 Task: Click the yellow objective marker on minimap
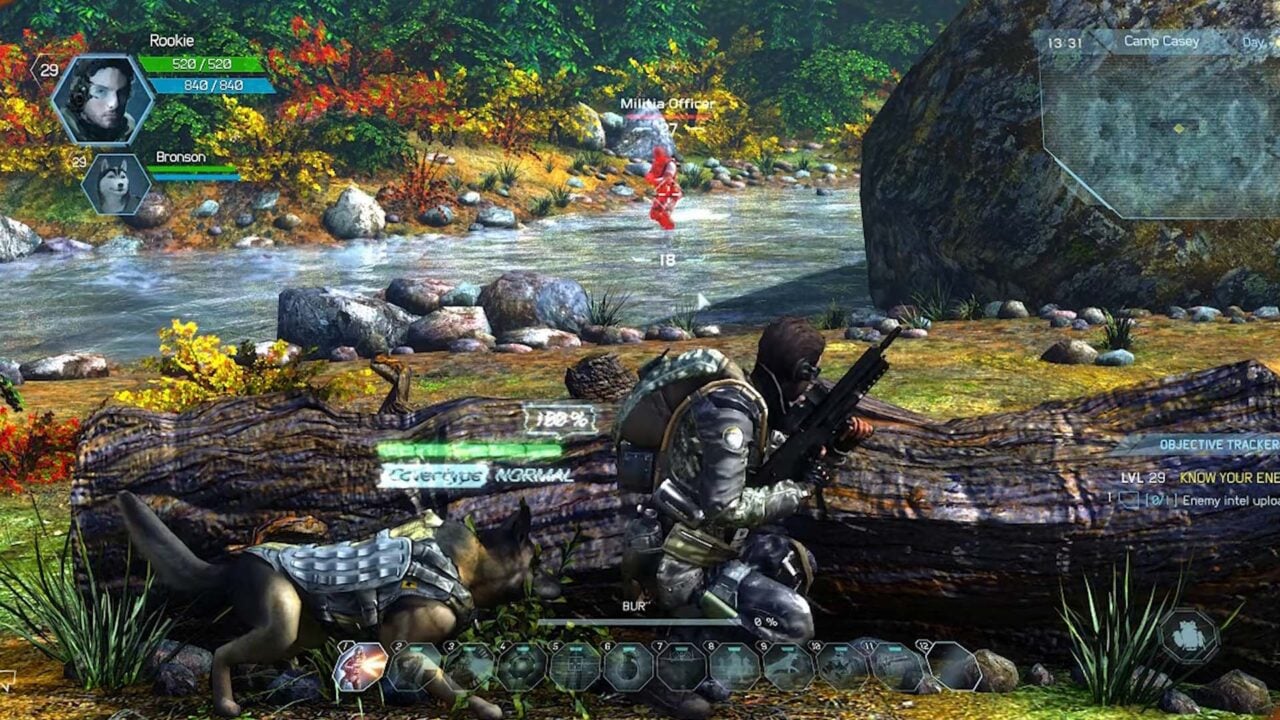coord(1179,129)
